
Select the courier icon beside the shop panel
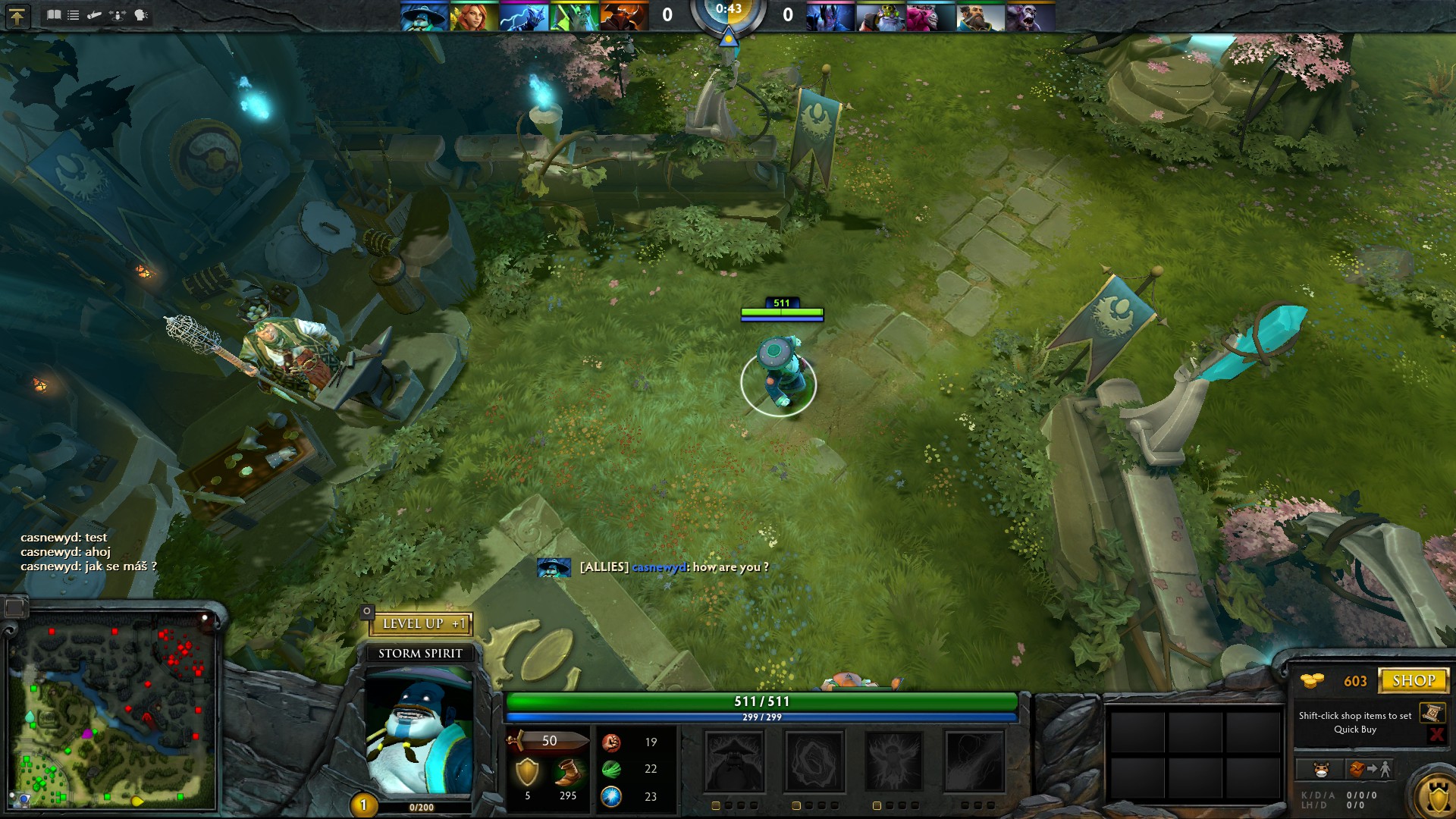tap(1321, 768)
